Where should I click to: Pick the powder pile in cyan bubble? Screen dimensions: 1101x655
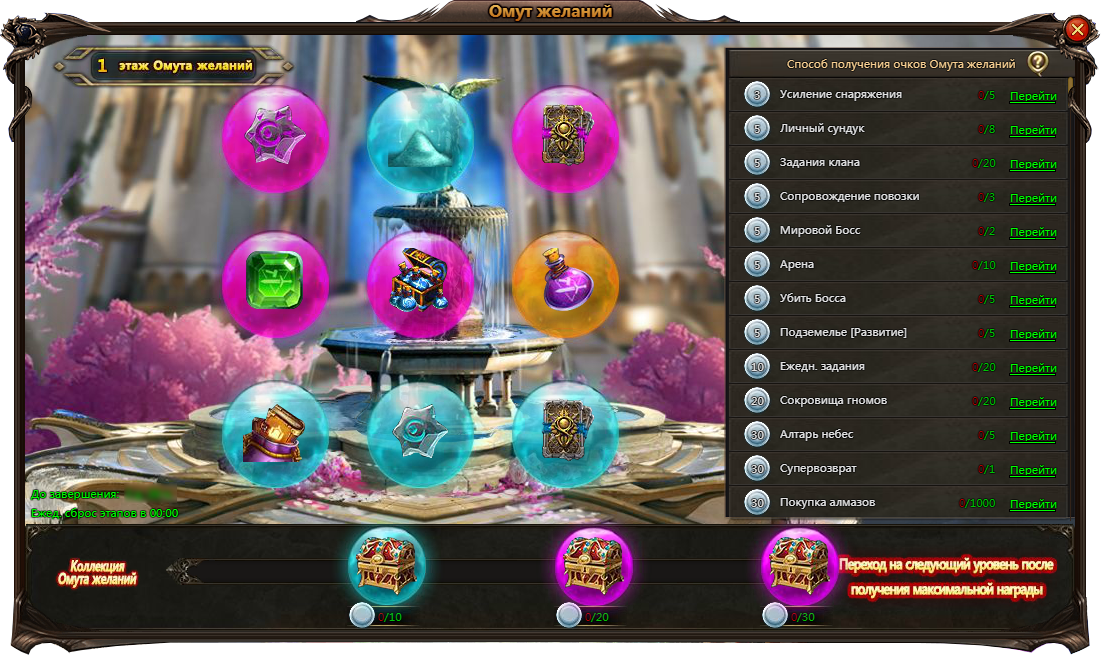[420, 140]
